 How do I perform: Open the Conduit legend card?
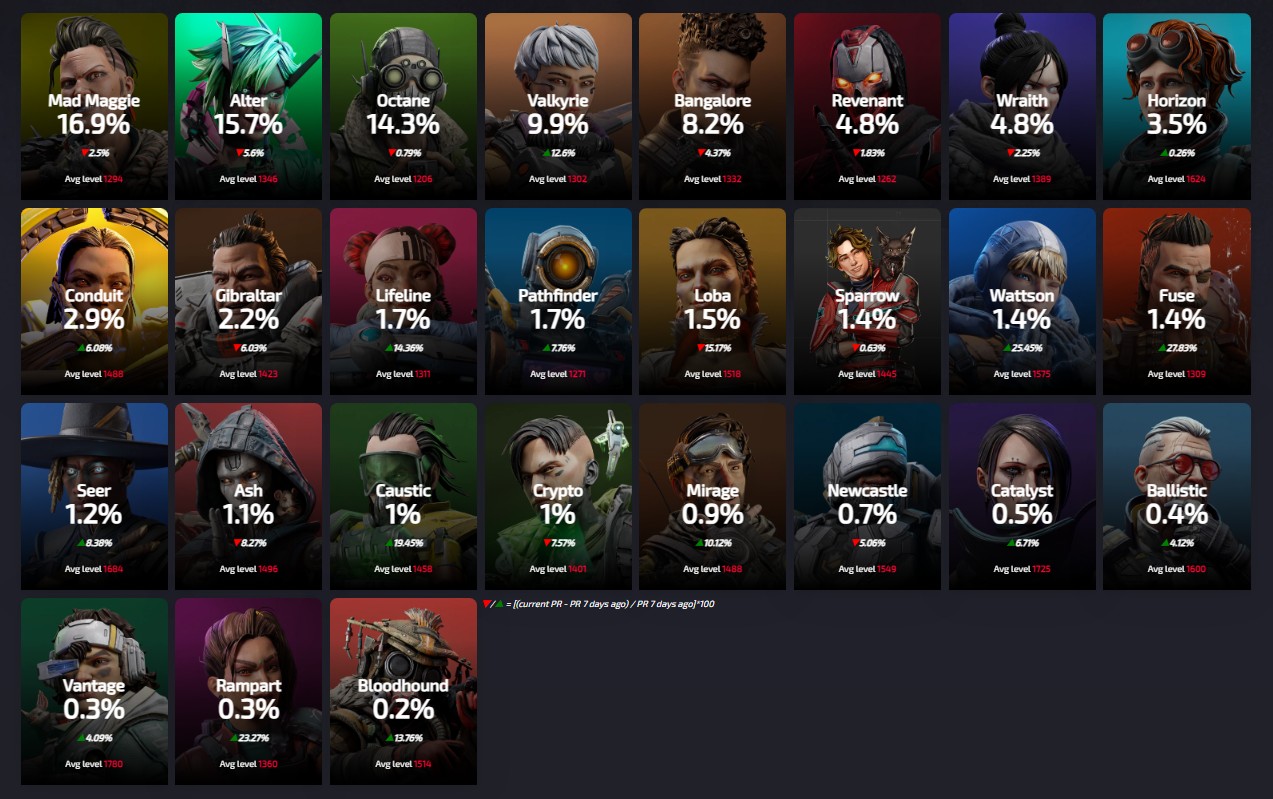tap(94, 301)
